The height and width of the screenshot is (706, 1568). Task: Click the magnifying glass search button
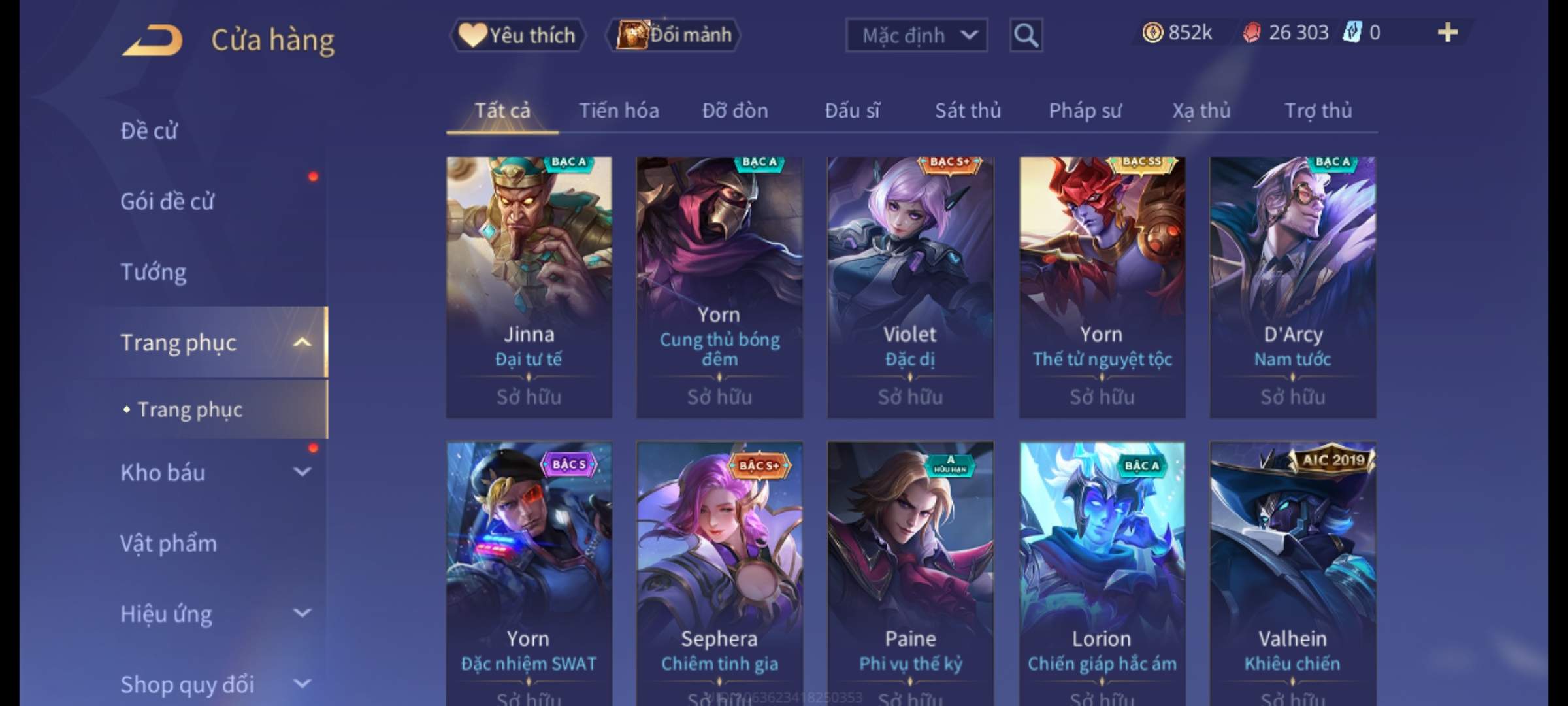1026,35
